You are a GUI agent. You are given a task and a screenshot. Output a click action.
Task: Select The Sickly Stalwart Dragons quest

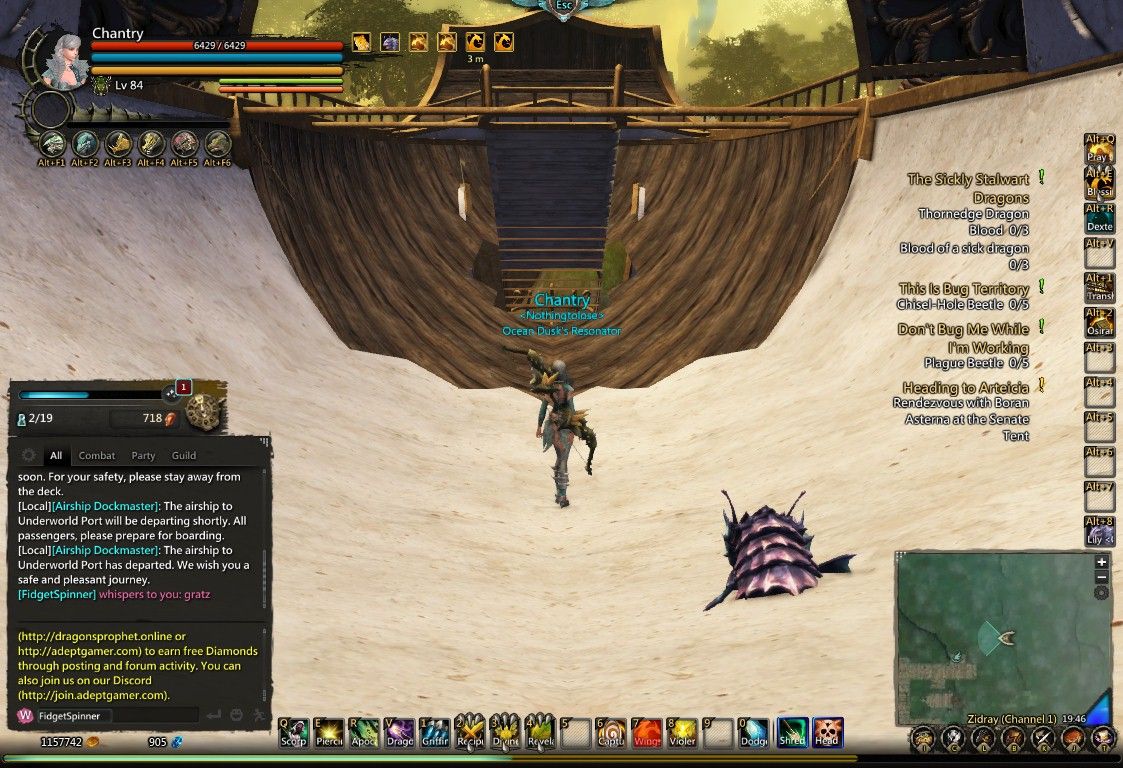(x=967, y=189)
